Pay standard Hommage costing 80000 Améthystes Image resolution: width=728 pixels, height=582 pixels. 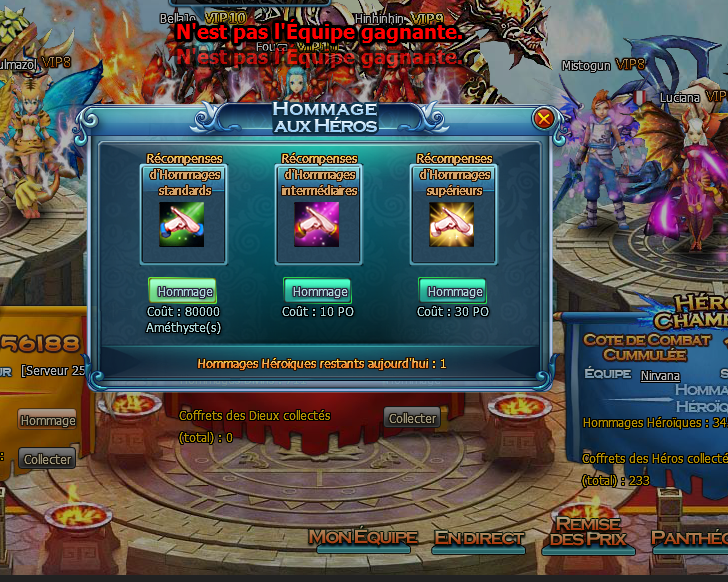tap(183, 291)
